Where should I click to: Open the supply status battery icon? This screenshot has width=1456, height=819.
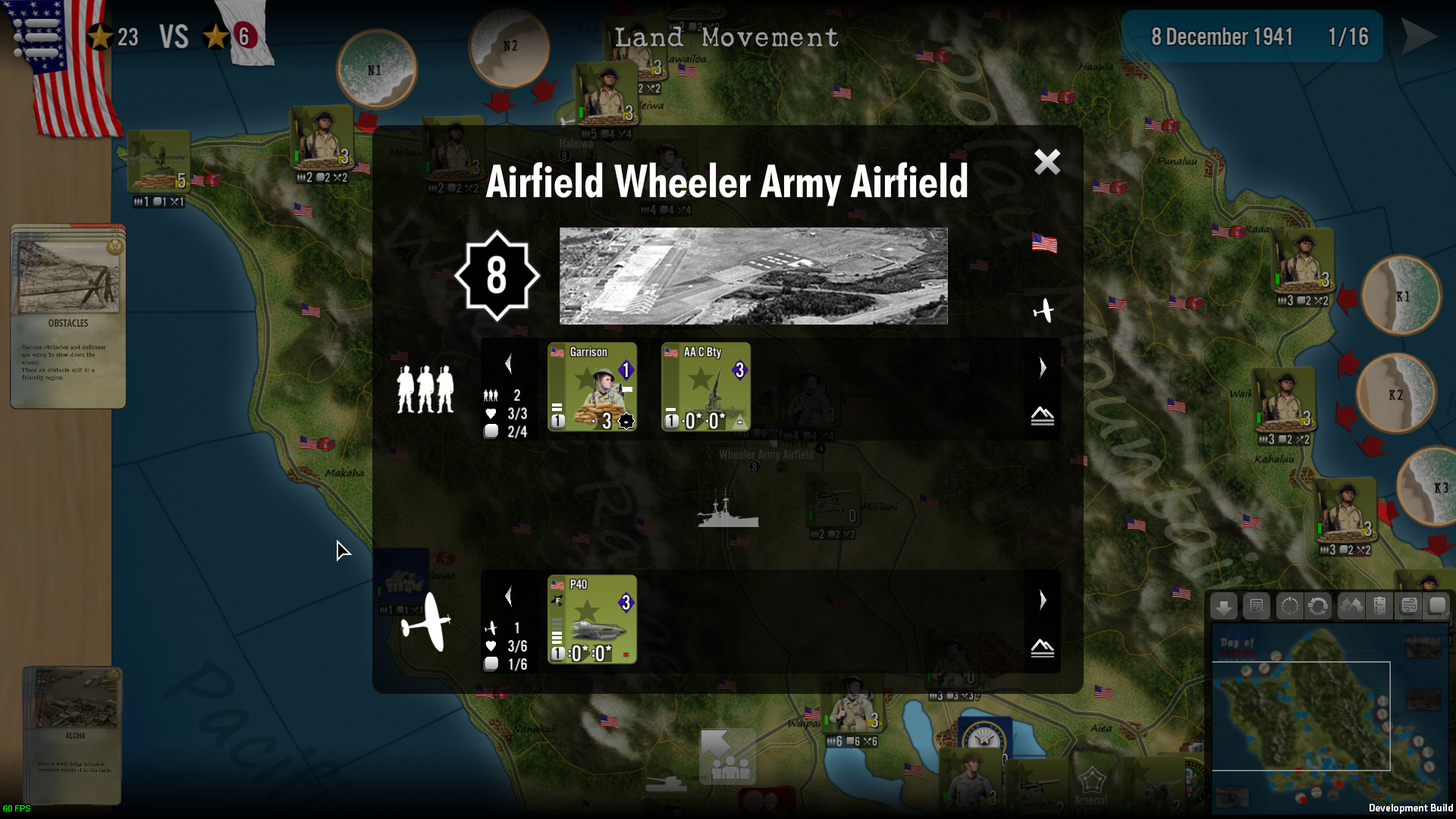click(x=1380, y=607)
